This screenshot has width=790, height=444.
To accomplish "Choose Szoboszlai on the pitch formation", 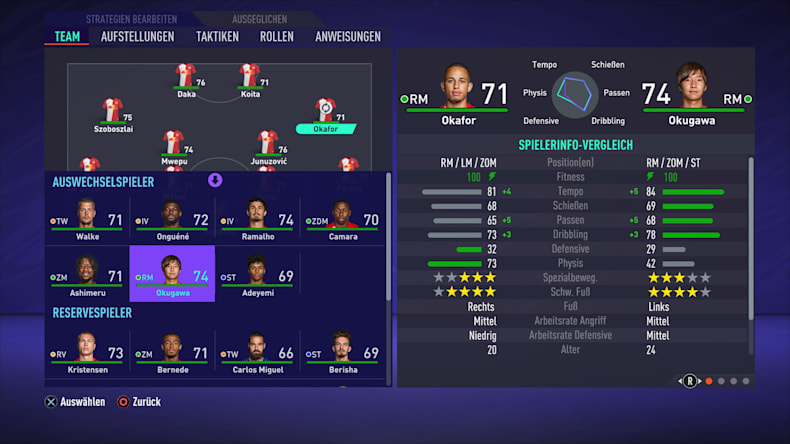I will [x=112, y=115].
